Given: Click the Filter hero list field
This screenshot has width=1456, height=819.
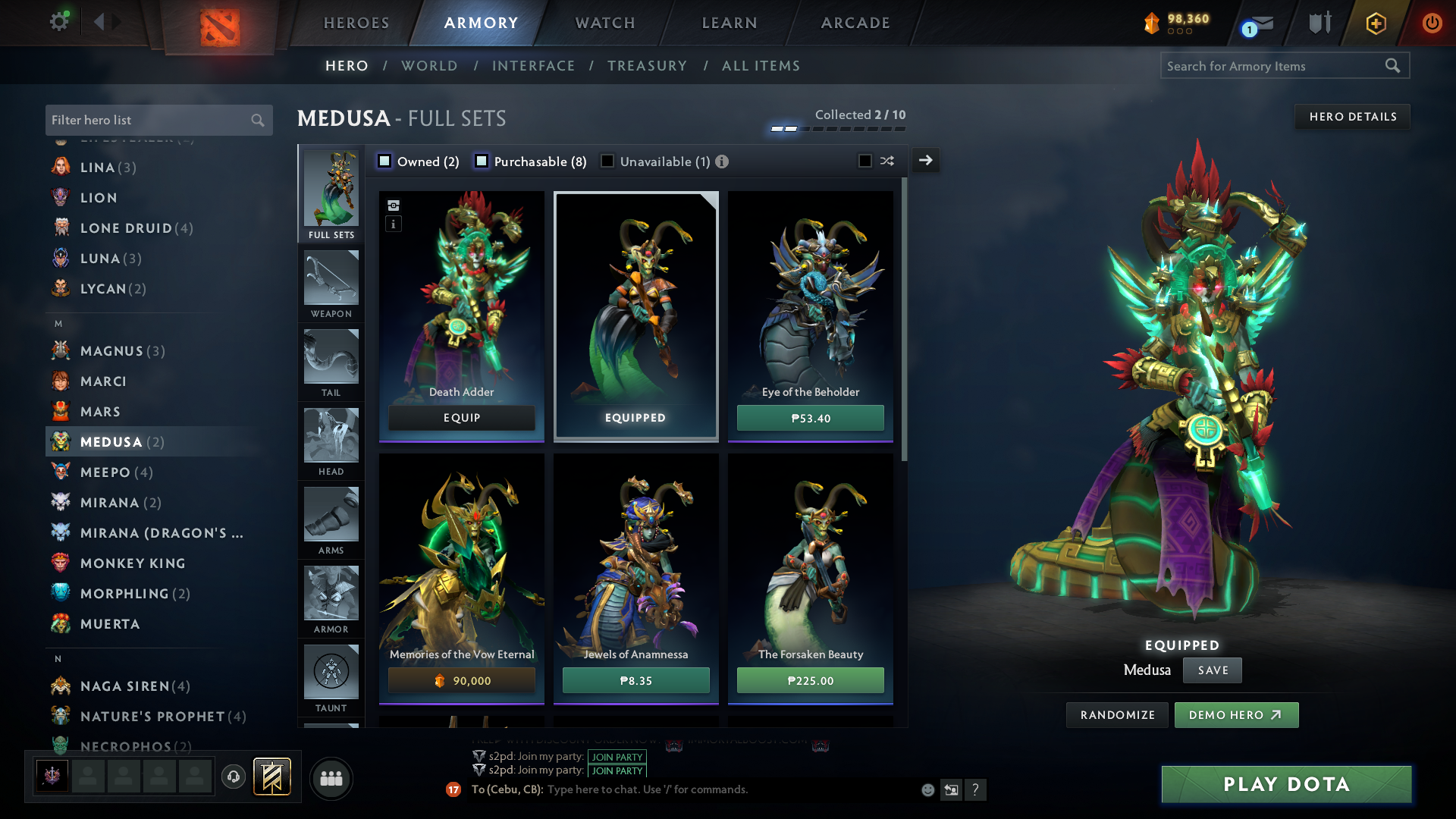Looking at the screenshot, I should pyautogui.click(x=149, y=120).
